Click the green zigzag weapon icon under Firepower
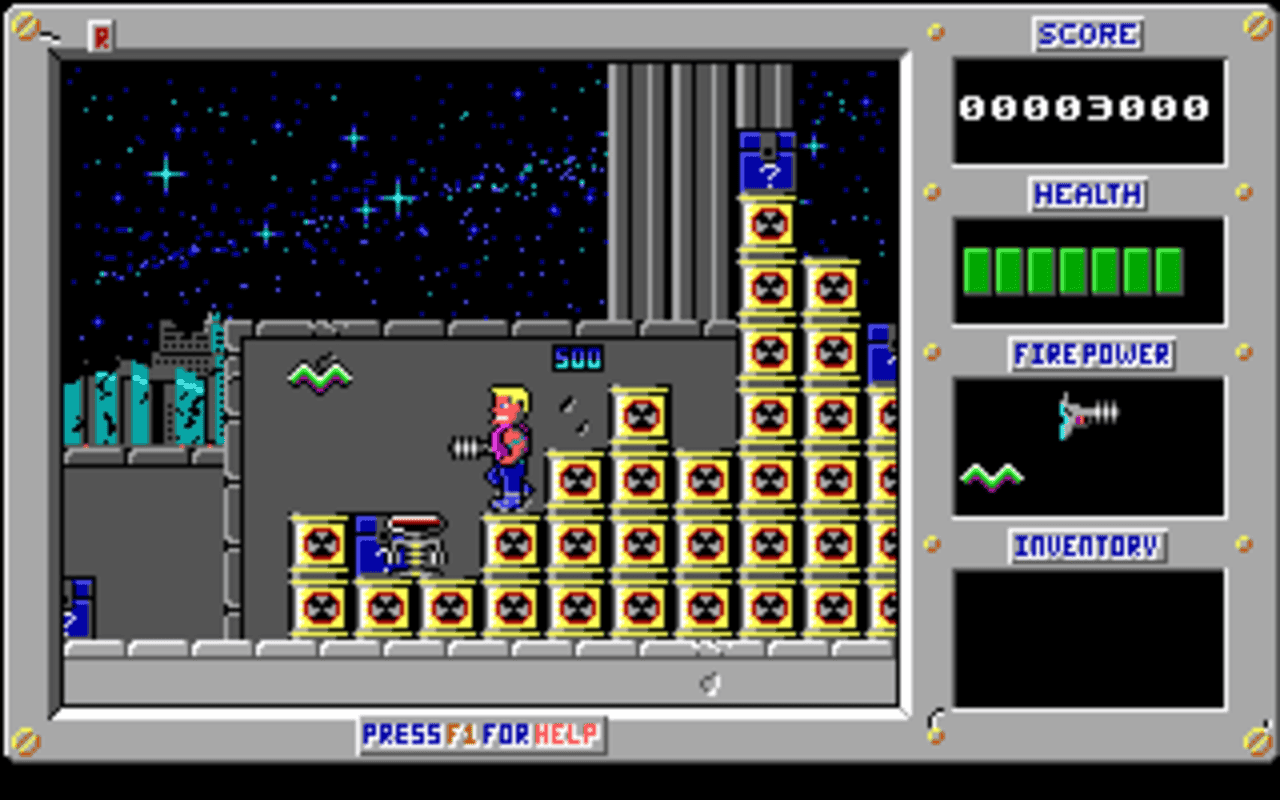This screenshot has height=800, width=1280. pos(994,478)
